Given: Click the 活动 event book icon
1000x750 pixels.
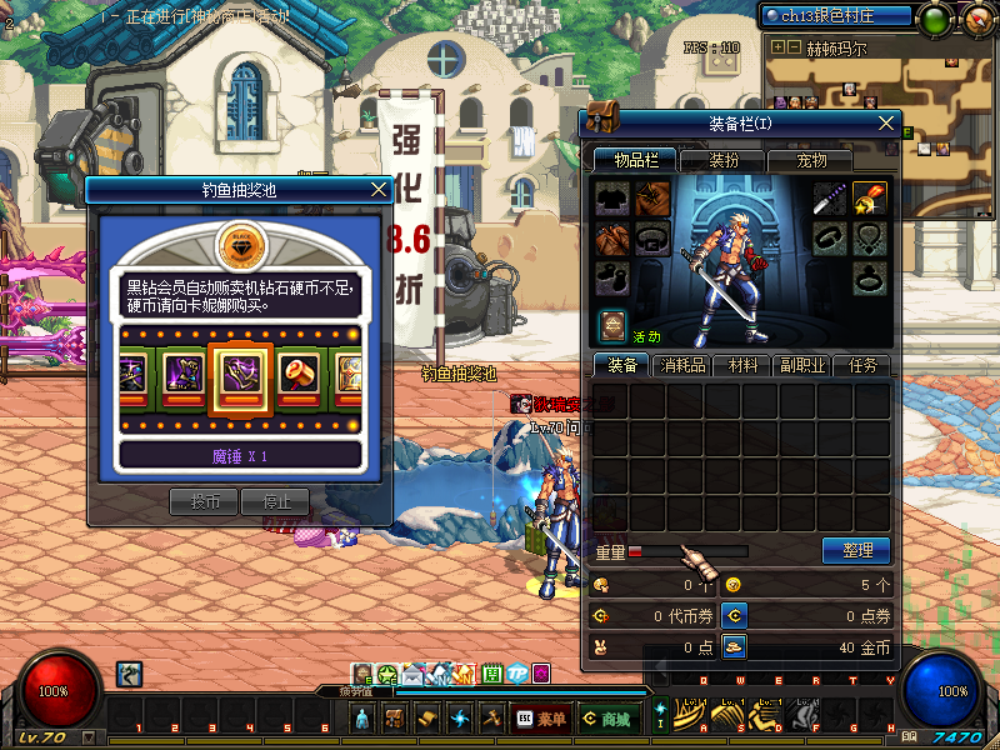Looking at the screenshot, I should 613,325.
